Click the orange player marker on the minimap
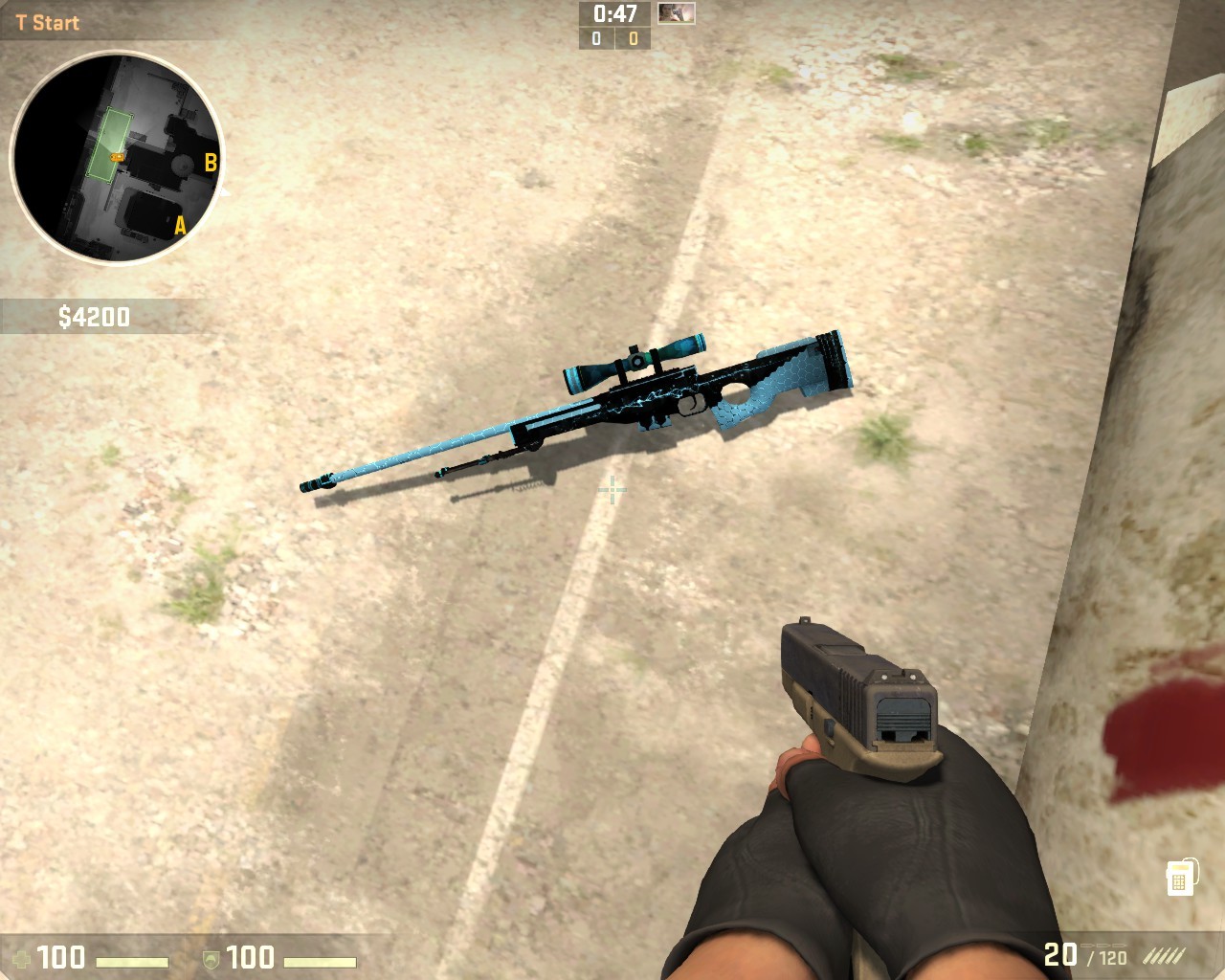Viewport: 1225px width, 980px height. pyautogui.click(x=117, y=156)
